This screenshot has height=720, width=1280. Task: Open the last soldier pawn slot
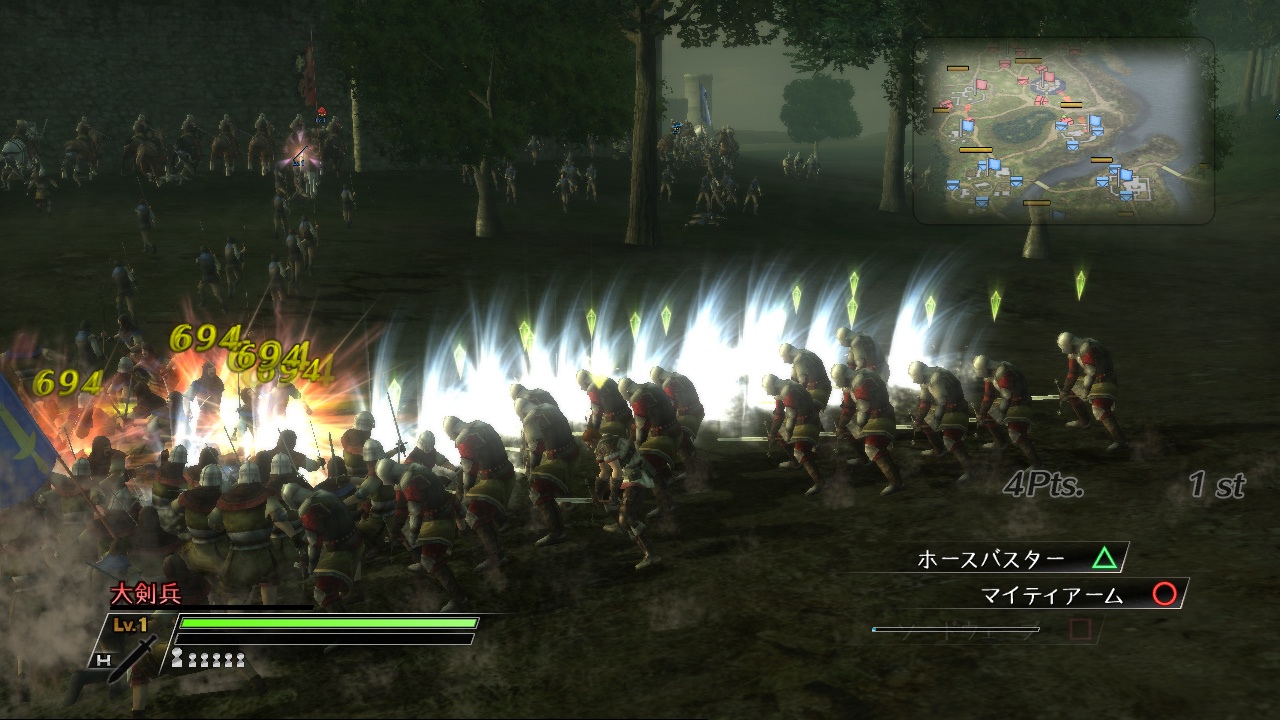(239, 660)
